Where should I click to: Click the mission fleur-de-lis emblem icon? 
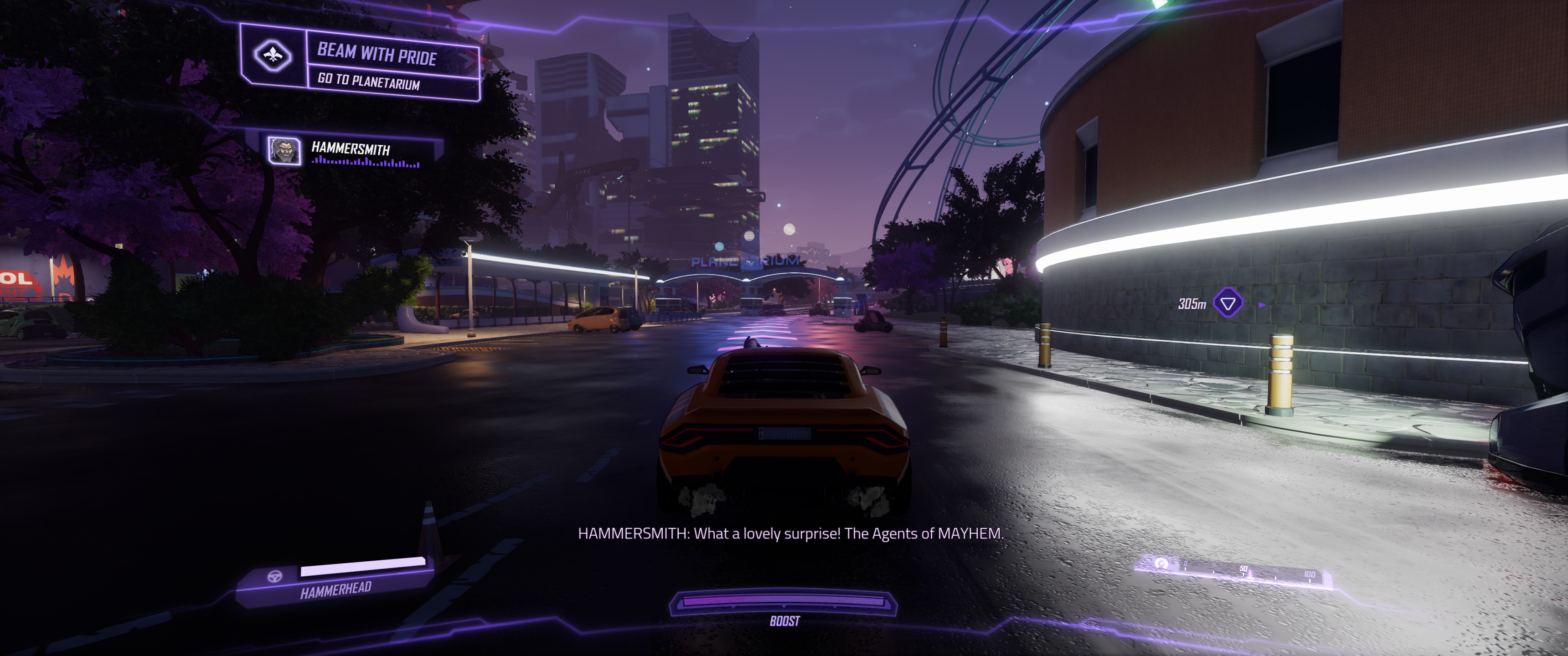pyautogui.click(x=273, y=56)
